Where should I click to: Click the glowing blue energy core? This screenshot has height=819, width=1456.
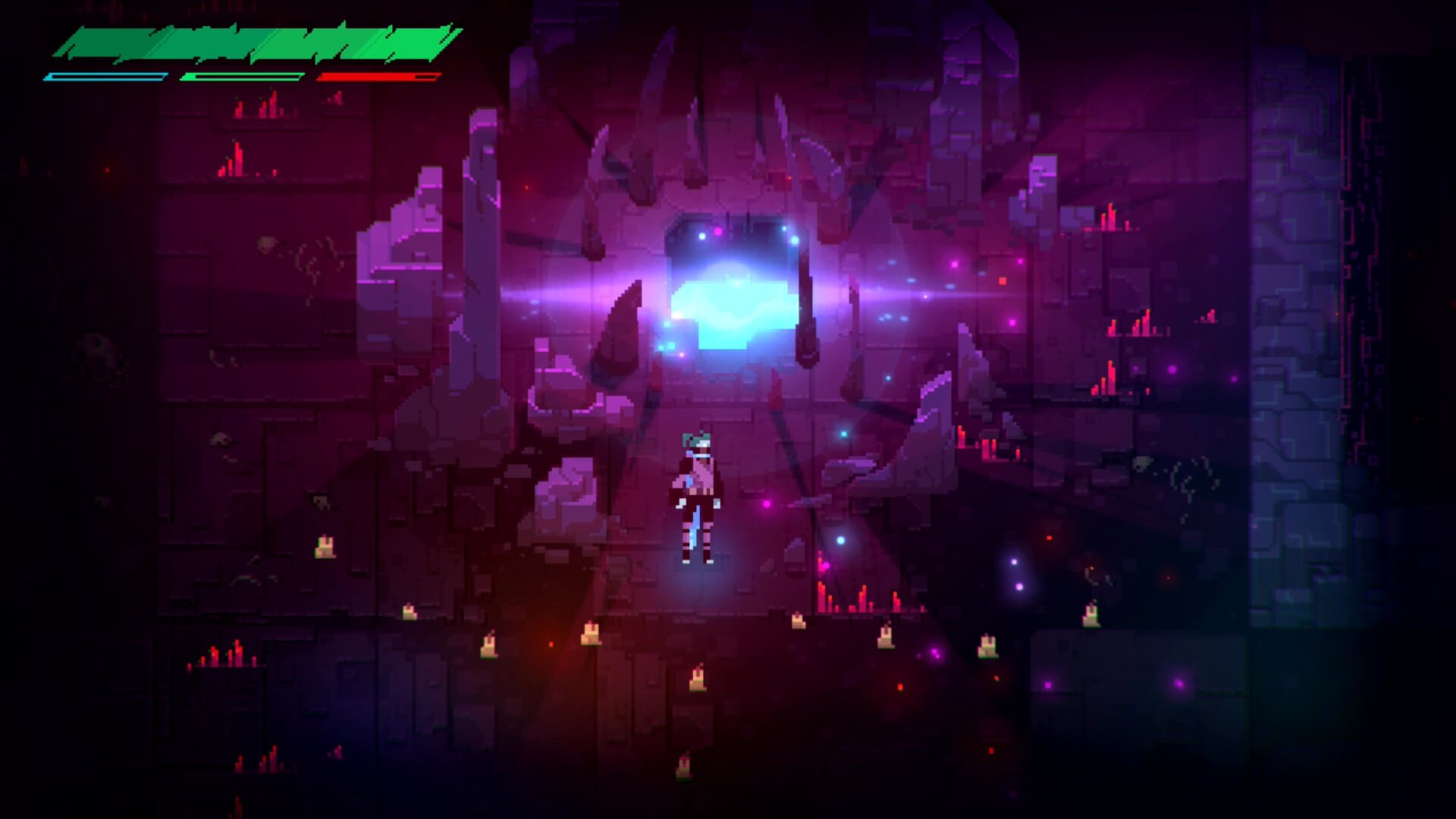(732, 303)
